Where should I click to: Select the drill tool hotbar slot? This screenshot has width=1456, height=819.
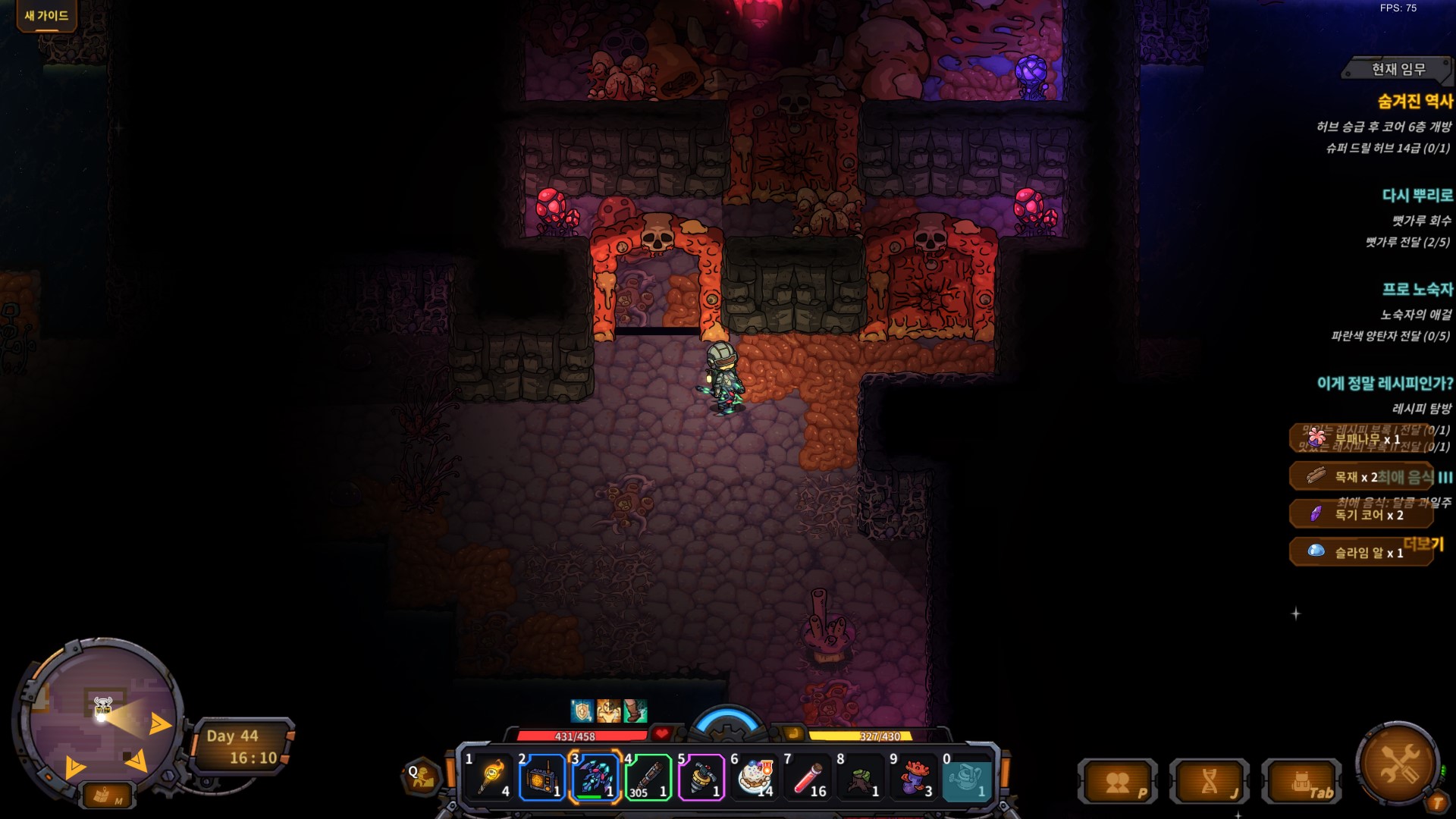tap(701, 777)
